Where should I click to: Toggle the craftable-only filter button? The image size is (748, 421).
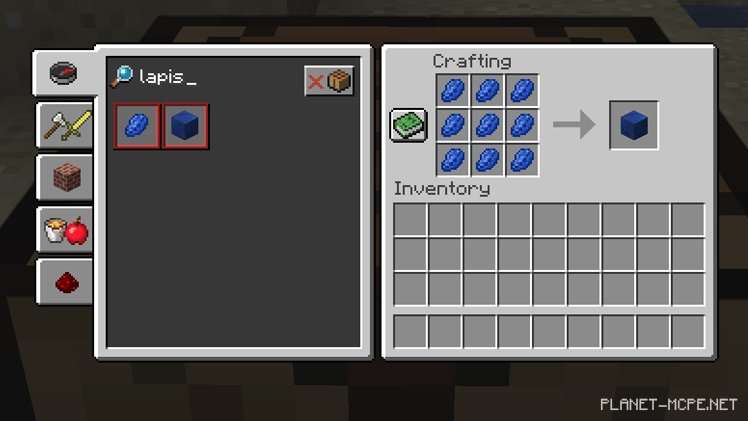[329, 81]
